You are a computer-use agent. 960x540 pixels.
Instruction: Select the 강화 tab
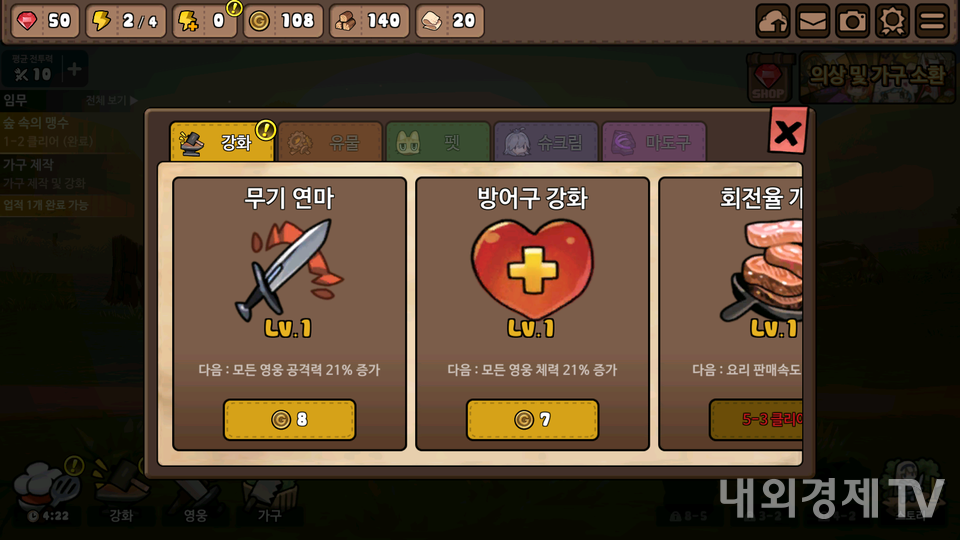point(222,142)
